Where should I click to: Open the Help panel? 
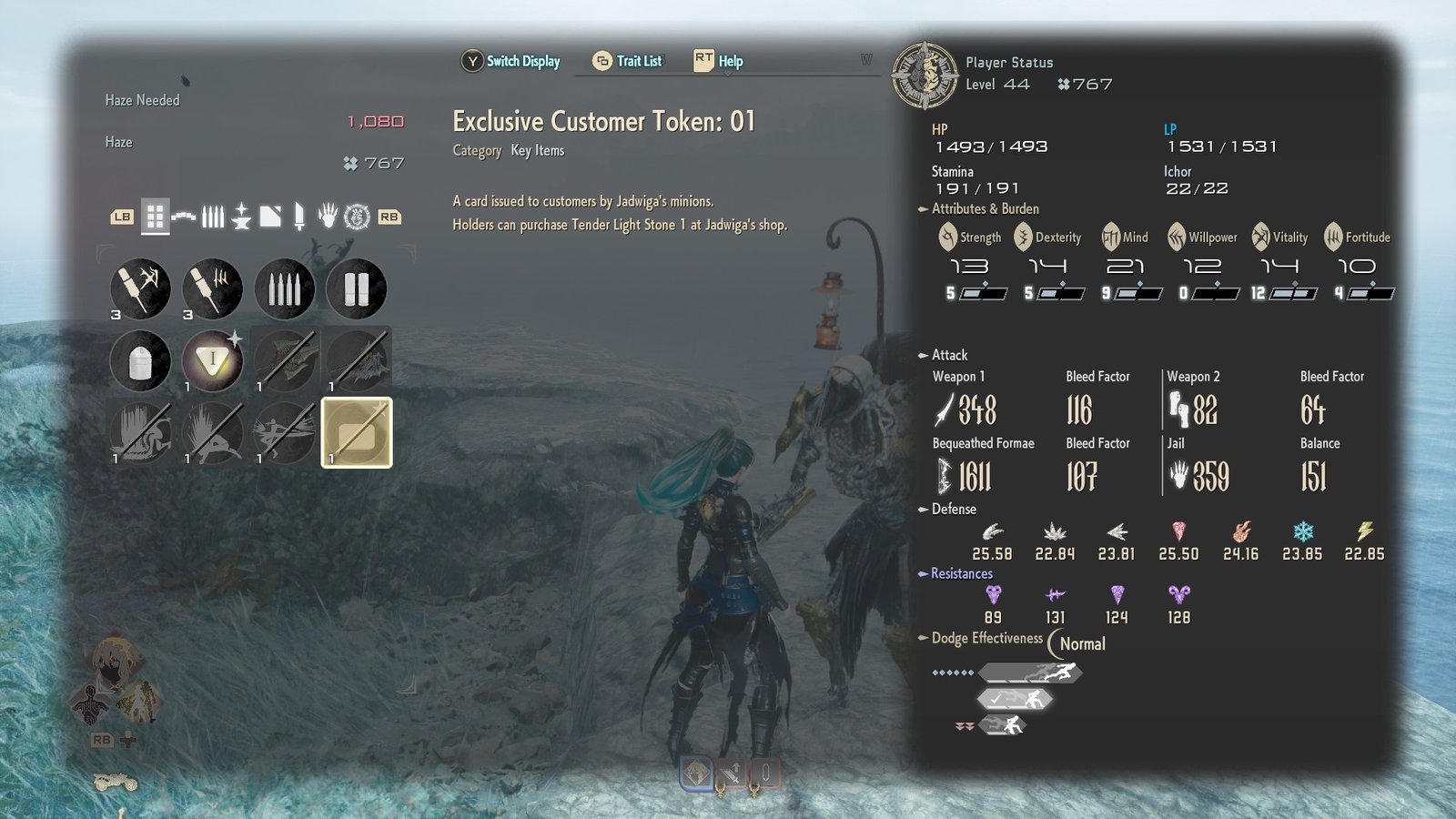coord(719,61)
